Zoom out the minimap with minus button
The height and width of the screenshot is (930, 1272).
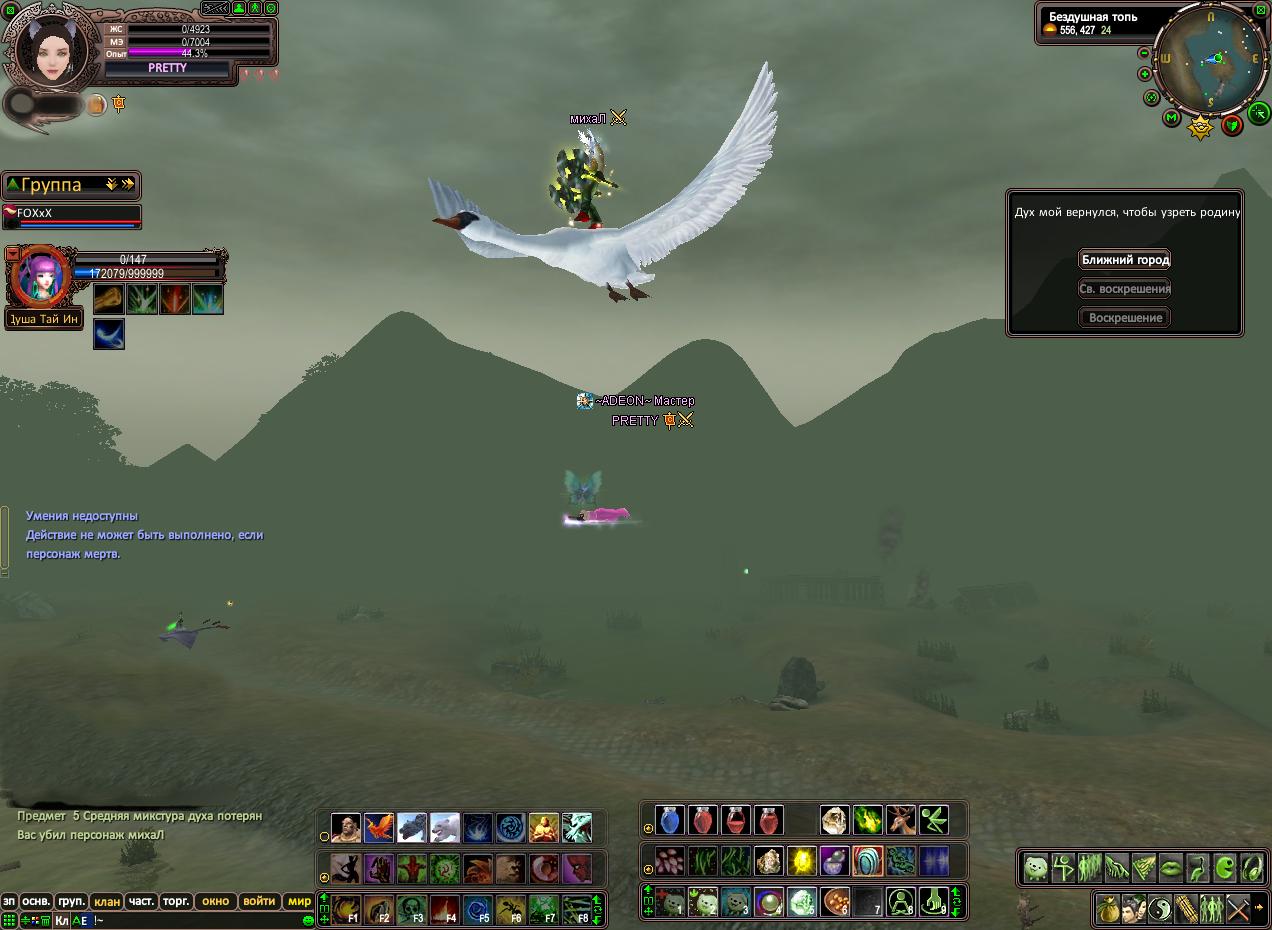[x=1144, y=53]
